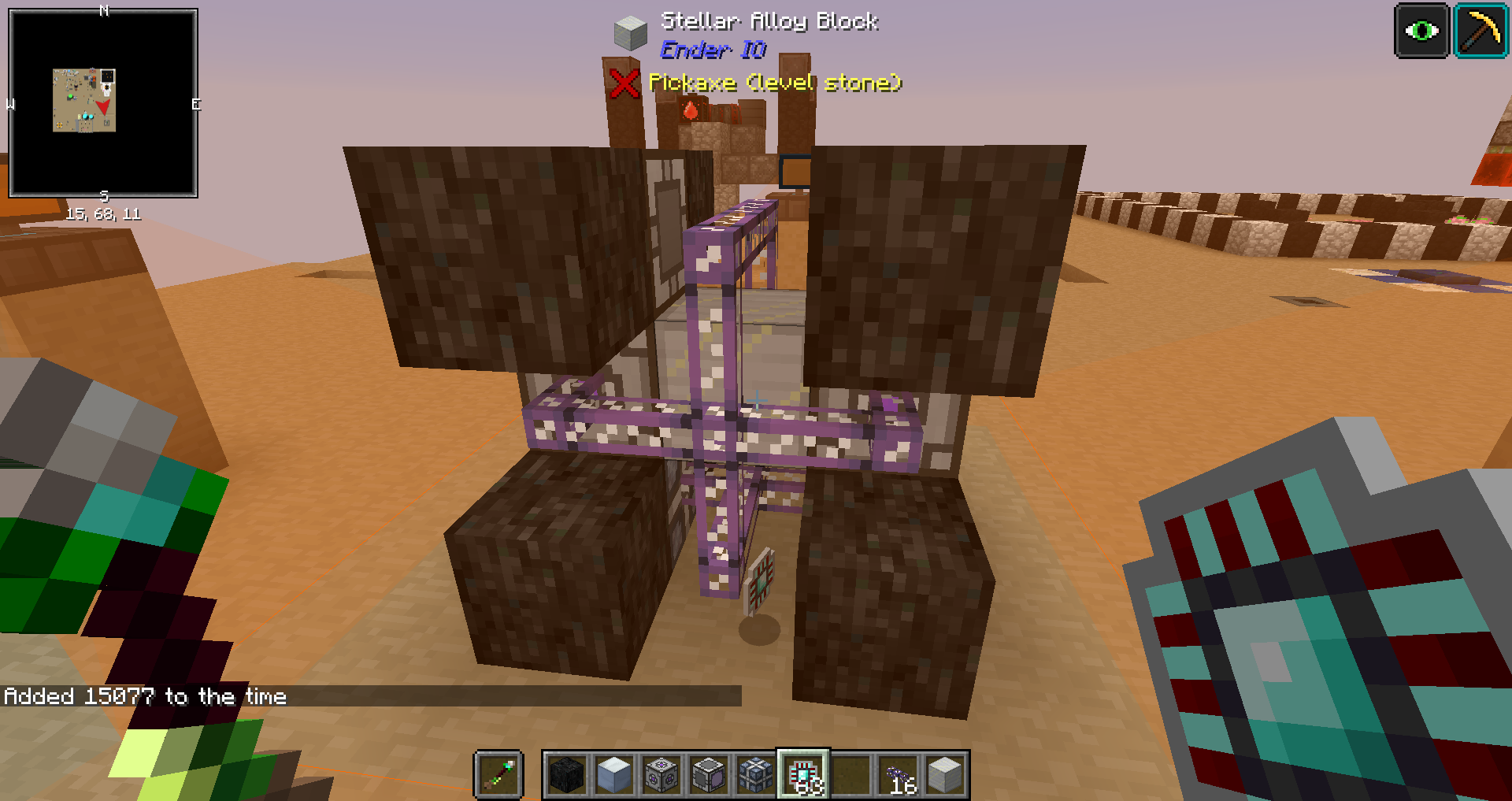Click the 'Pickaxe (level stone)' requirement label
This screenshot has width=1512, height=801.
775,82
